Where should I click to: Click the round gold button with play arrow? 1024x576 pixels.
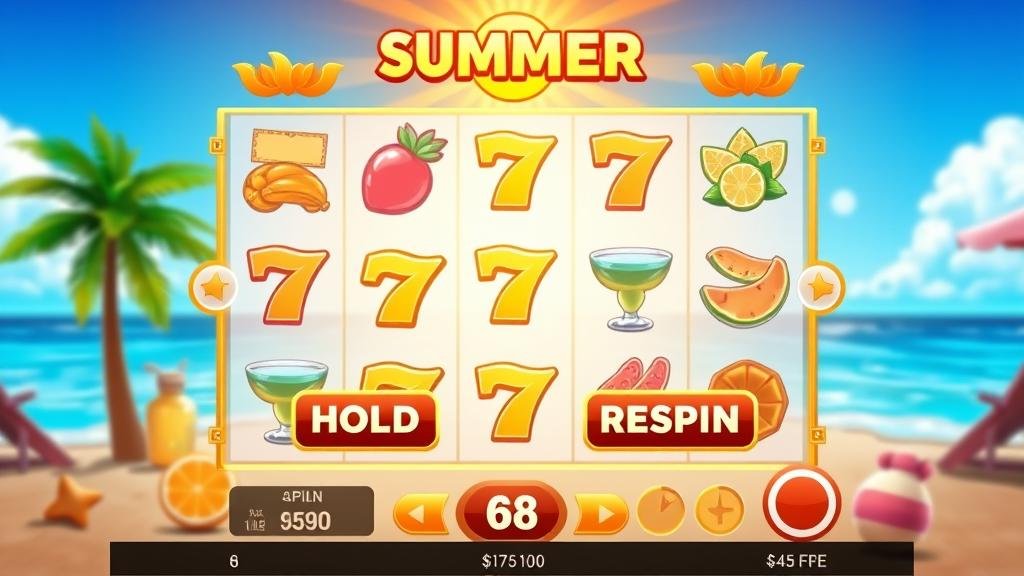[x=660, y=509]
